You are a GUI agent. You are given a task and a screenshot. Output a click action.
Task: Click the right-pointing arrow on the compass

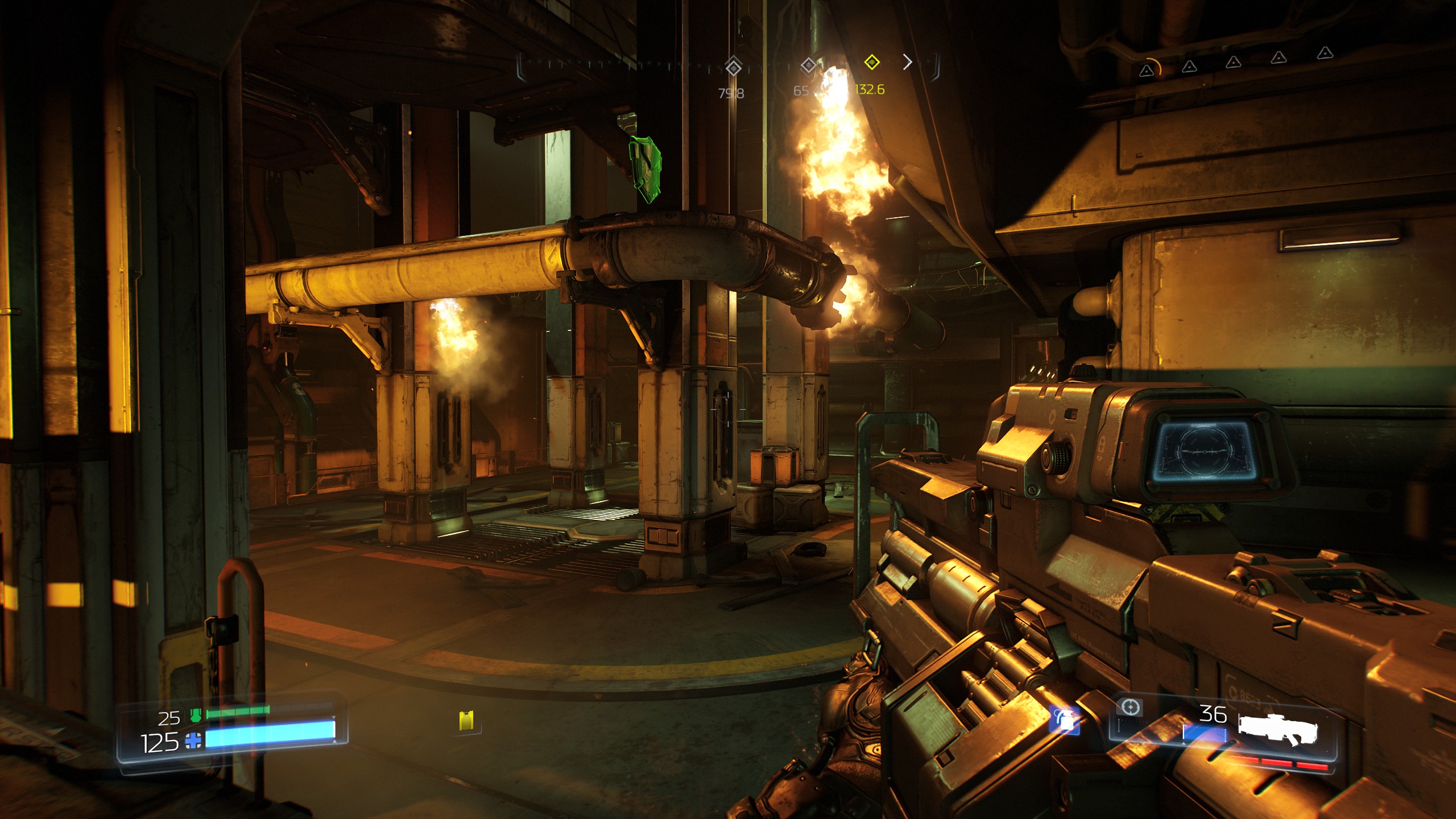(x=908, y=62)
